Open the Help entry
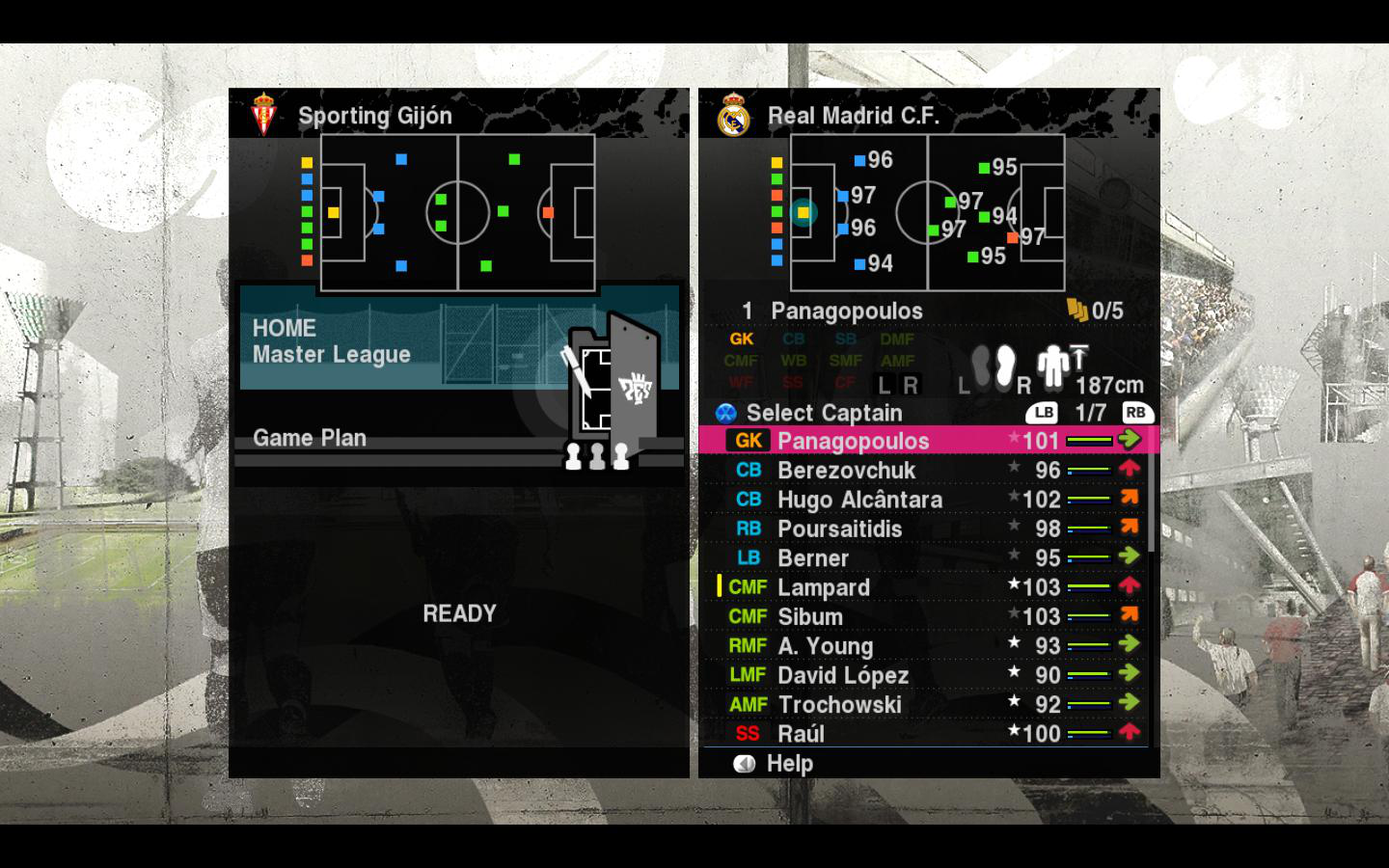 [x=789, y=764]
